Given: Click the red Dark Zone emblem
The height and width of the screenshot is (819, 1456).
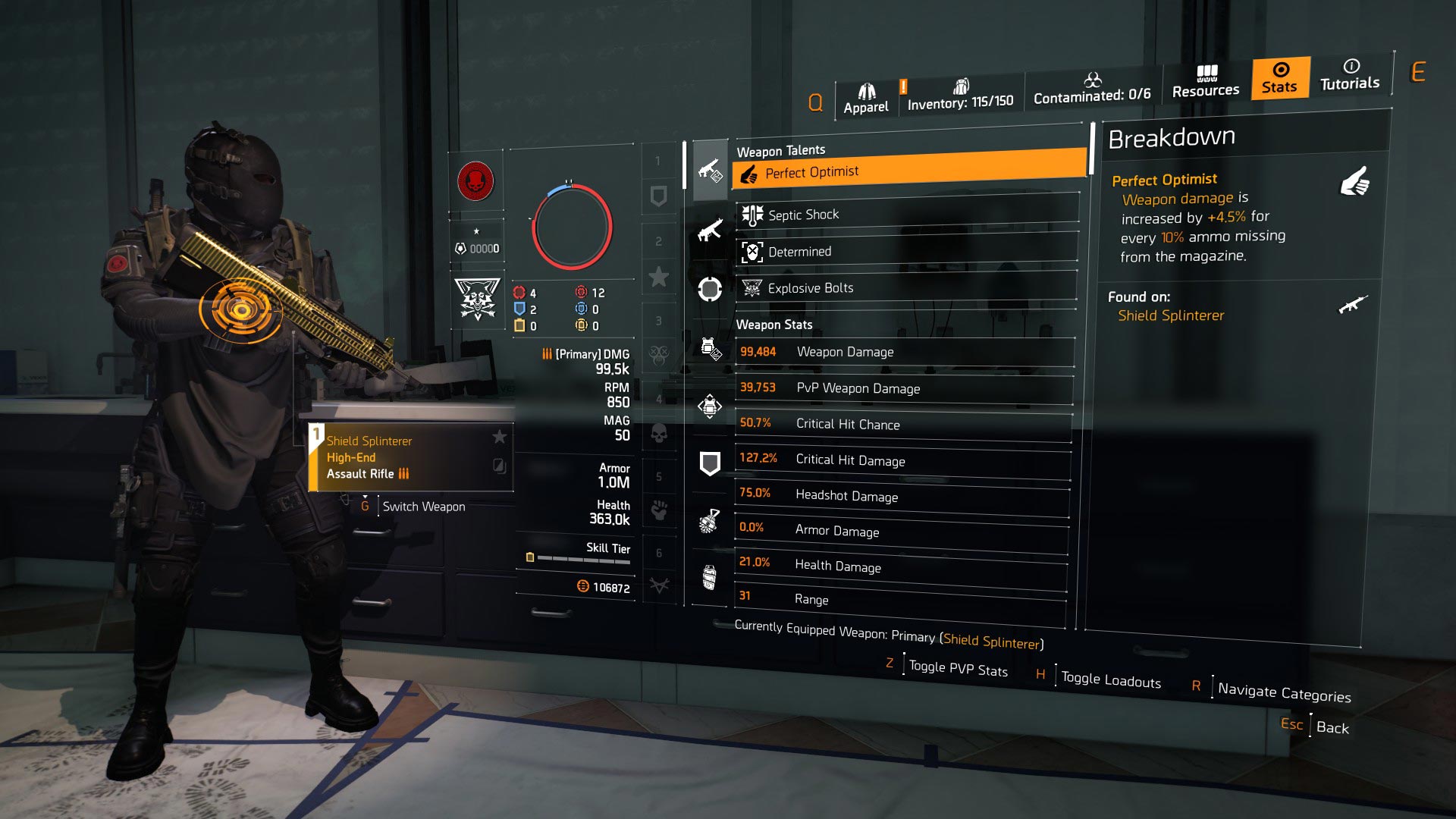Looking at the screenshot, I should 477,183.
